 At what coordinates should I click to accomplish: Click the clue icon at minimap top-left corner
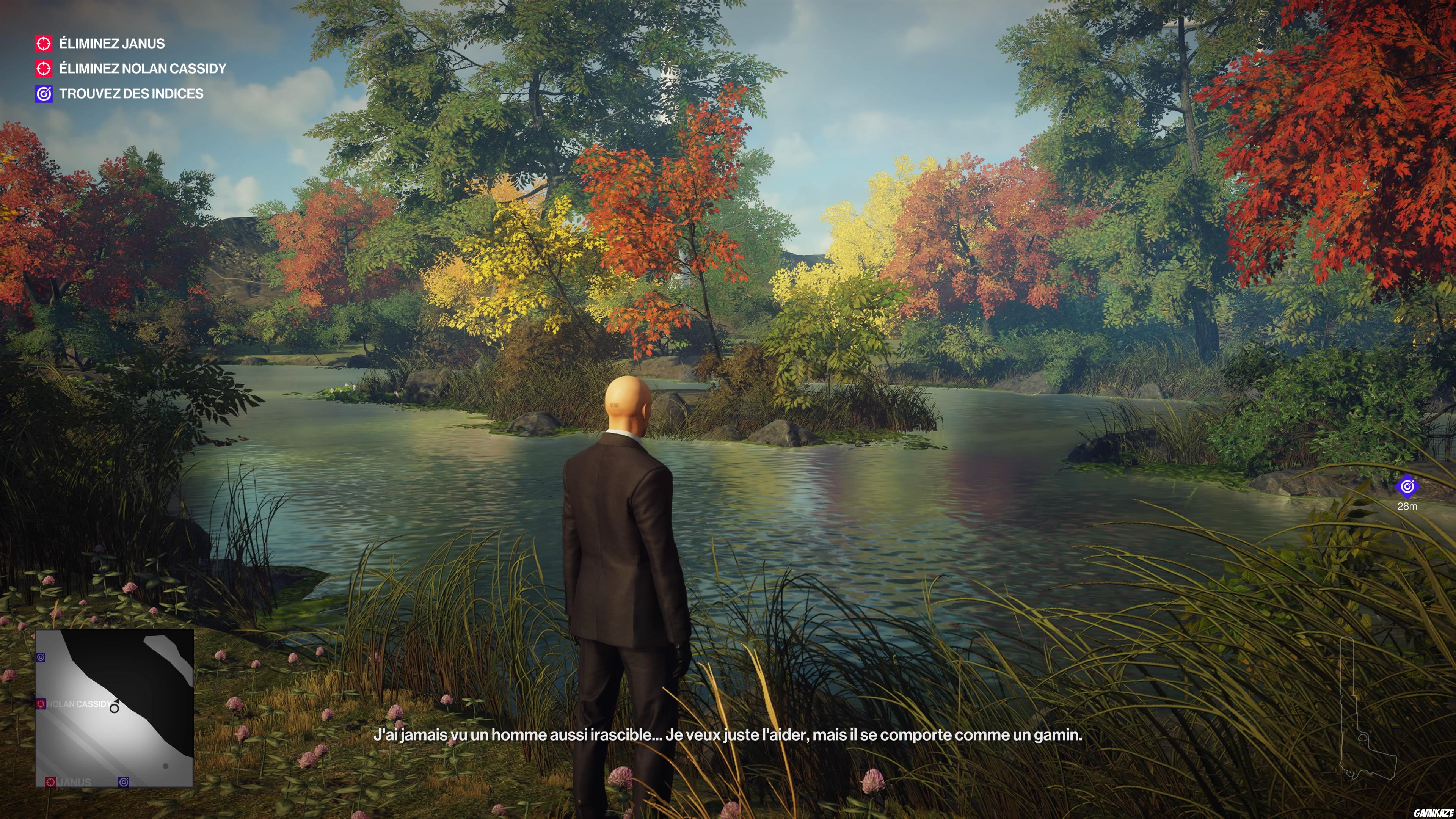tap(41, 657)
